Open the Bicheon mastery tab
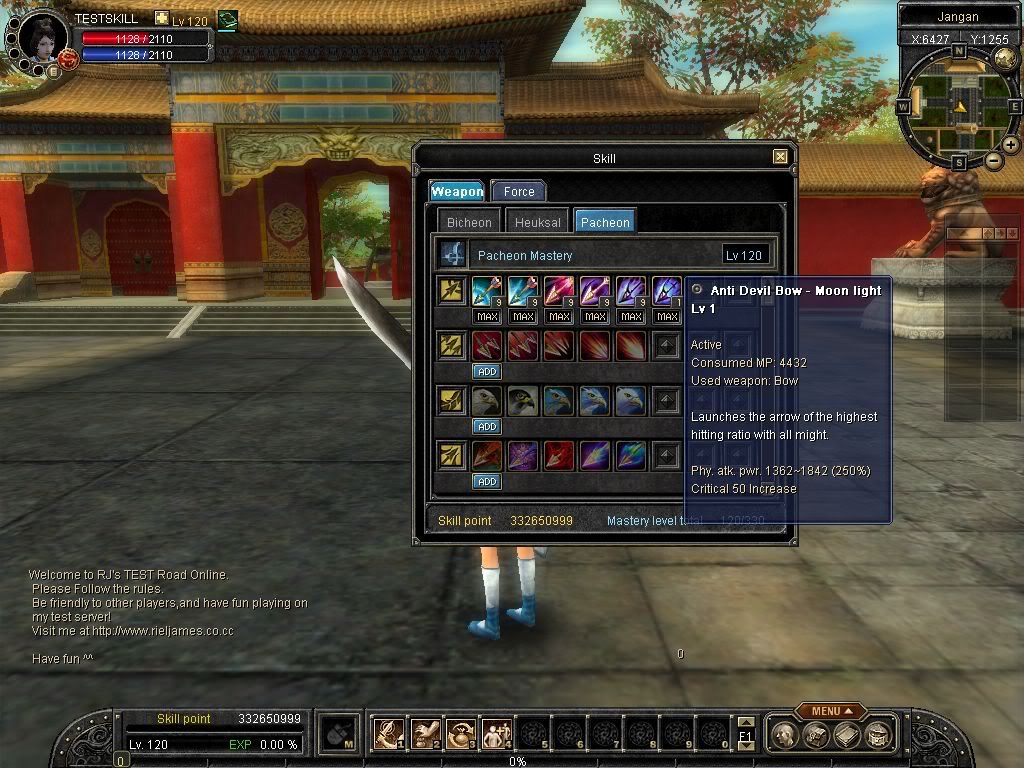 tap(469, 222)
